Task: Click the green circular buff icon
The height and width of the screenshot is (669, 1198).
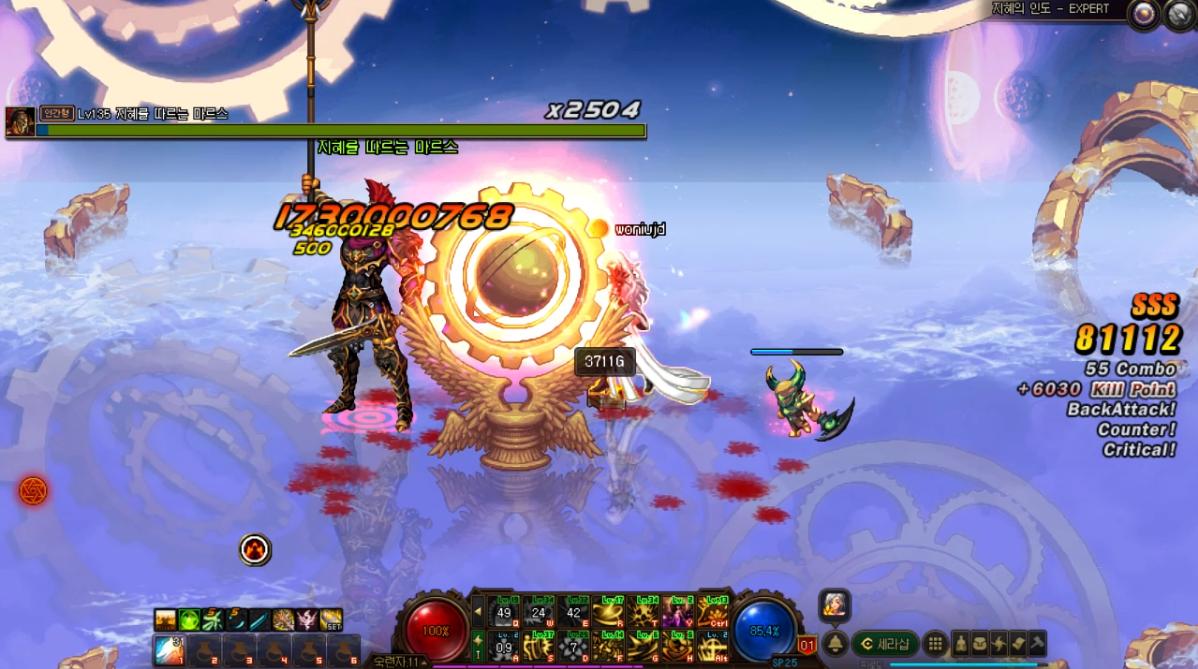Action: [189, 619]
